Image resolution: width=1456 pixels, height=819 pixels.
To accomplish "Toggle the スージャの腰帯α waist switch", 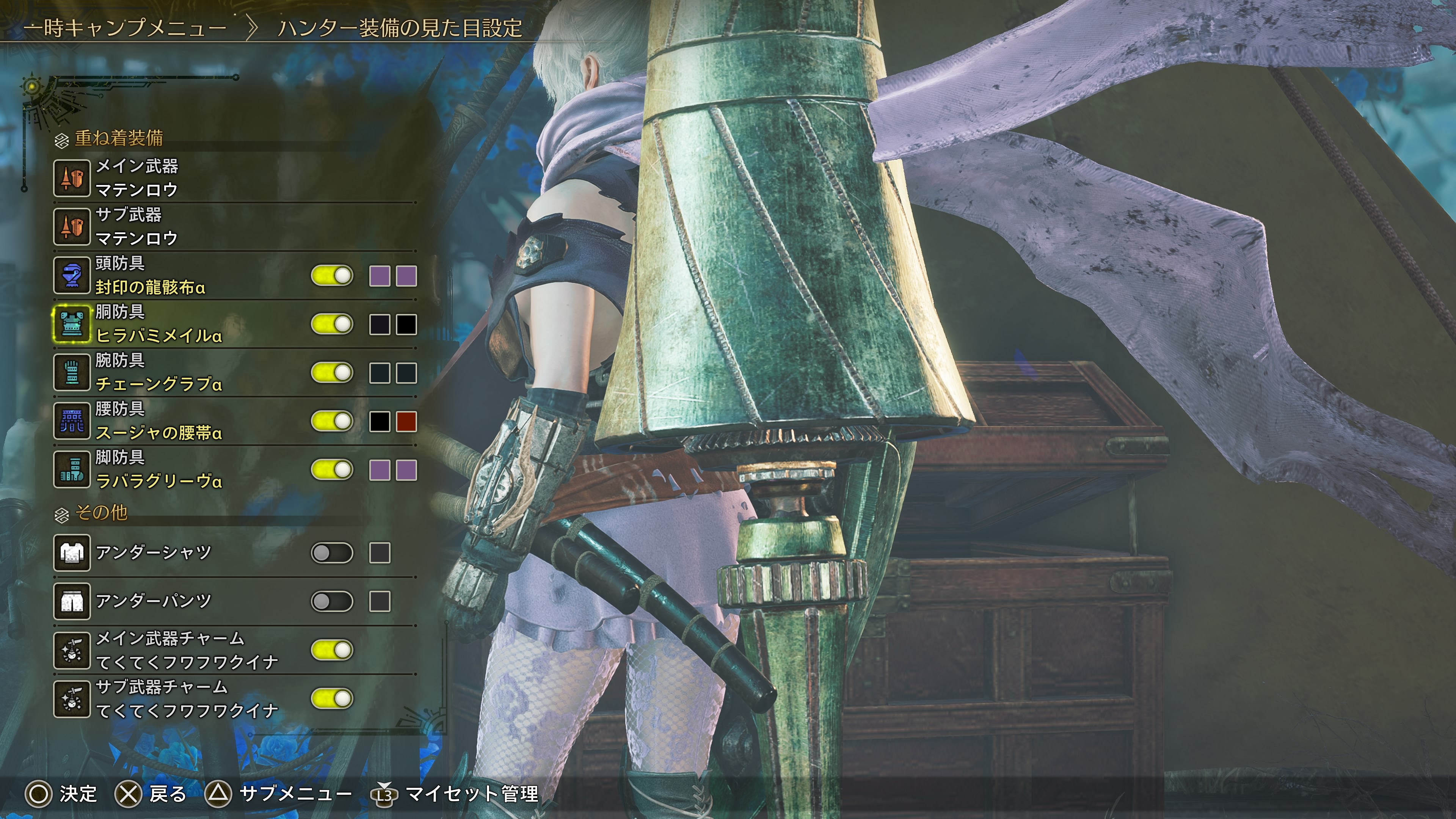I will (332, 422).
